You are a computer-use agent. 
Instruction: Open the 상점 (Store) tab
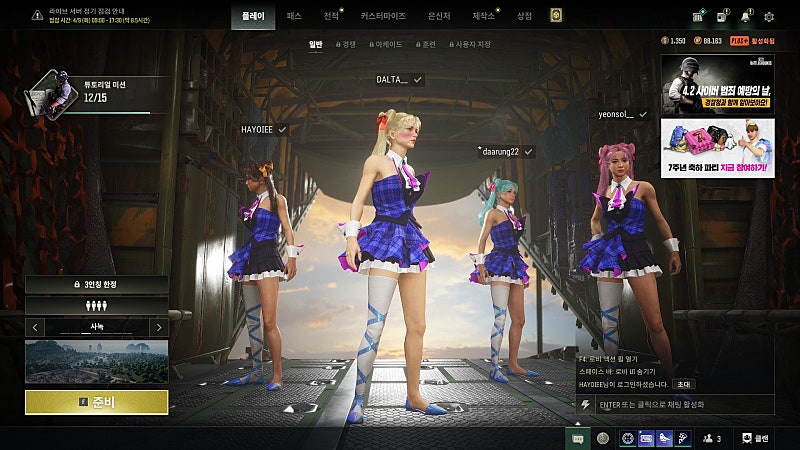[524, 16]
